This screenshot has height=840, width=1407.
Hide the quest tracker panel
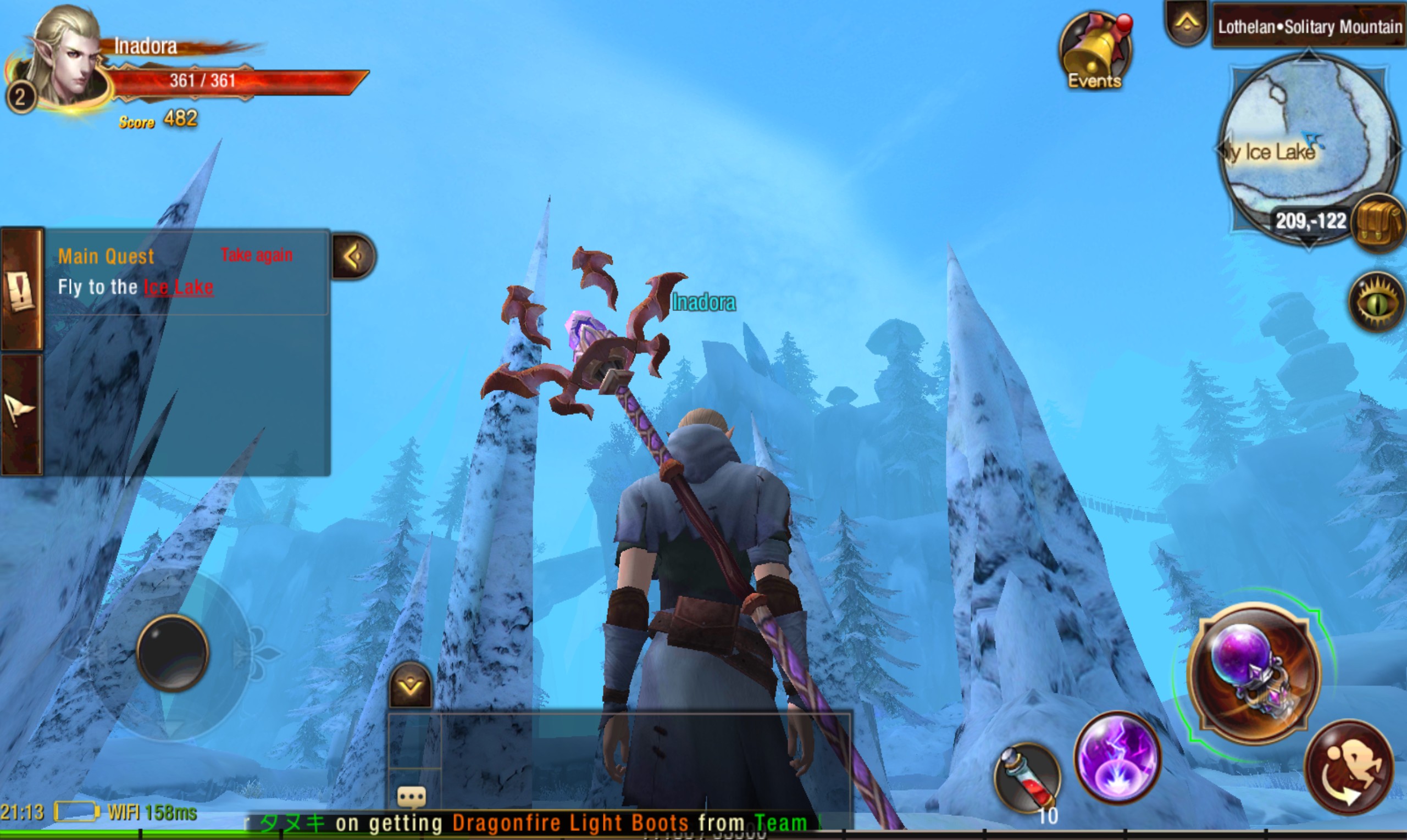(x=353, y=257)
